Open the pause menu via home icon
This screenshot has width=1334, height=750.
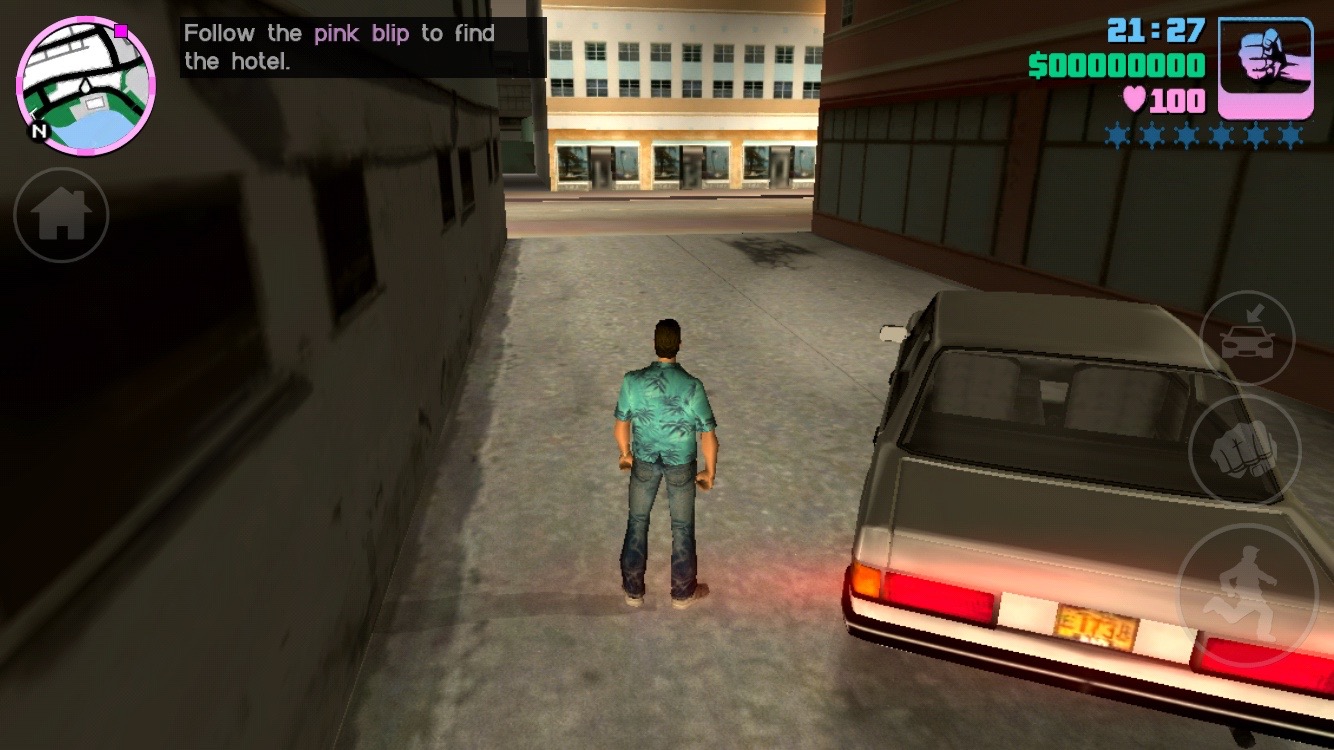click(60, 214)
